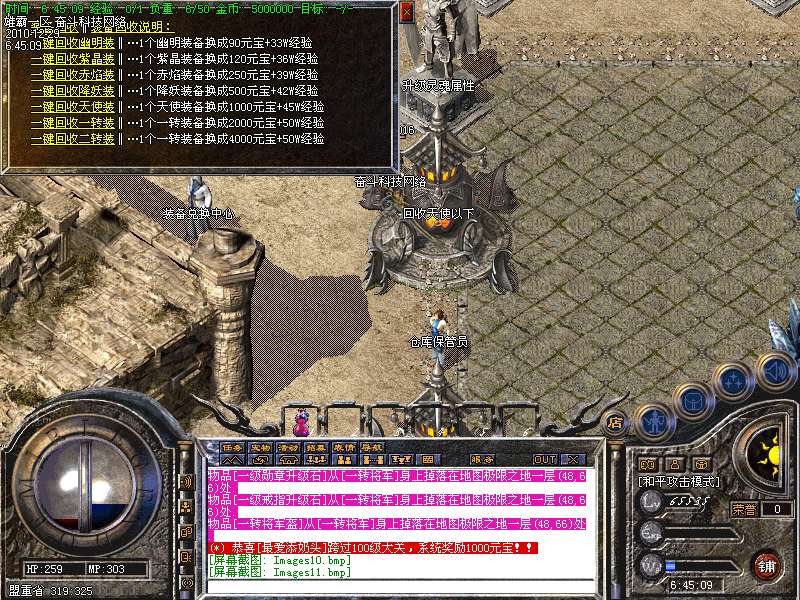The height and width of the screenshot is (600, 800).
Task: Show the 表情 emotes panel
Action: [344, 447]
